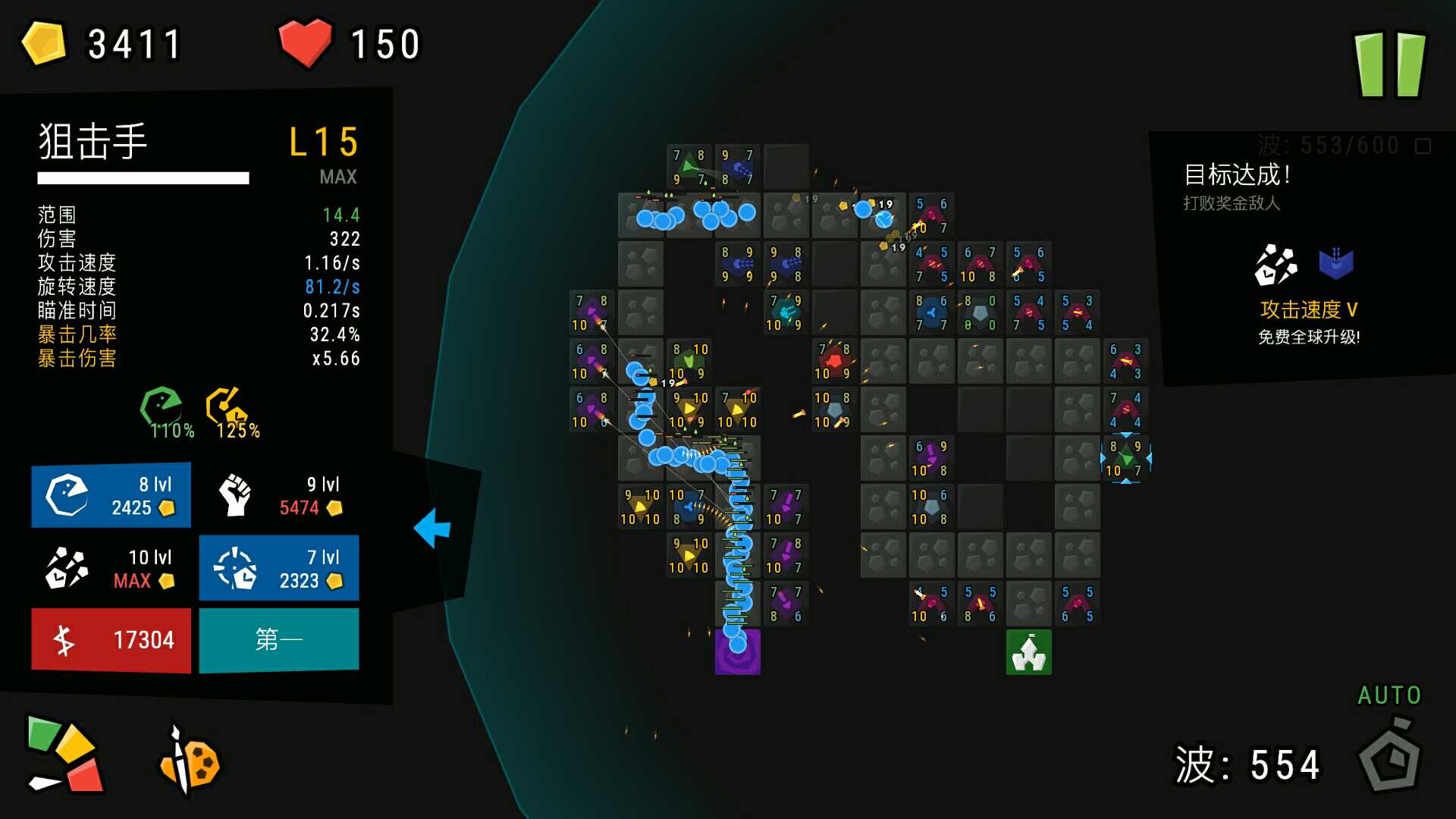
Task: Open the 第一 targeting priority selector
Action: (x=278, y=639)
